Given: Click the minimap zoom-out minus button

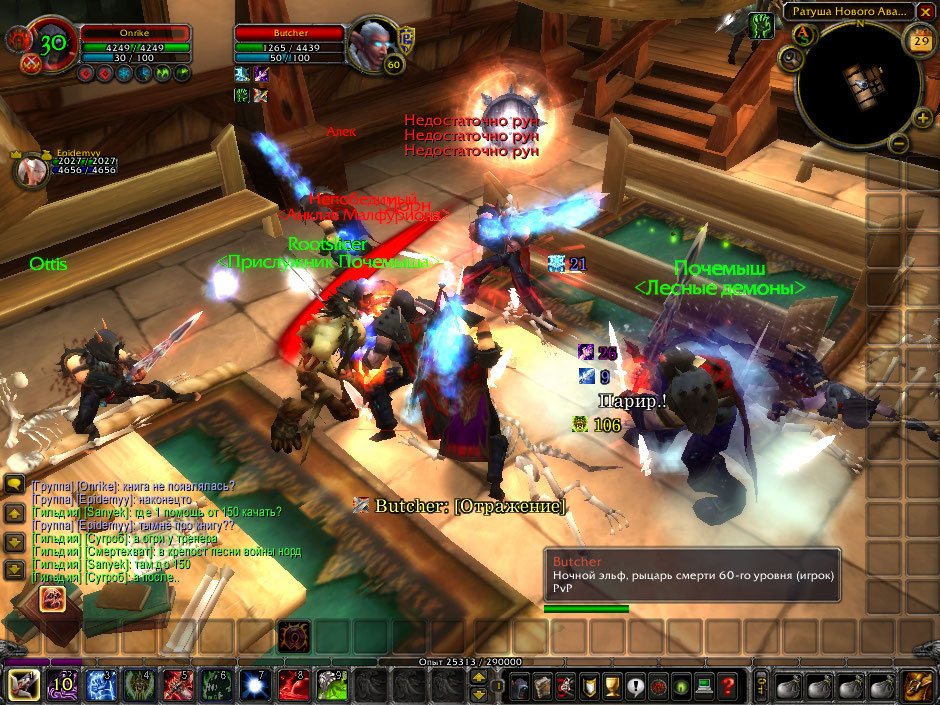Looking at the screenshot, I should point(898,143).
